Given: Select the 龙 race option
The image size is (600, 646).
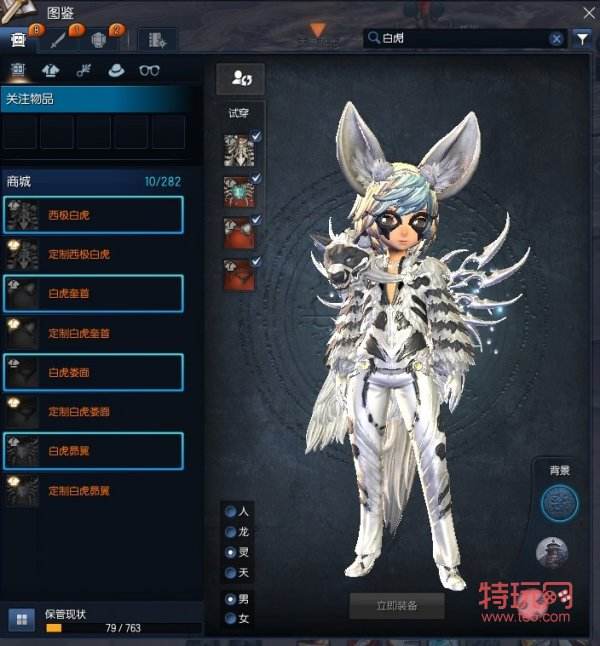Looking at the screenshot, I should click(231, 532).
